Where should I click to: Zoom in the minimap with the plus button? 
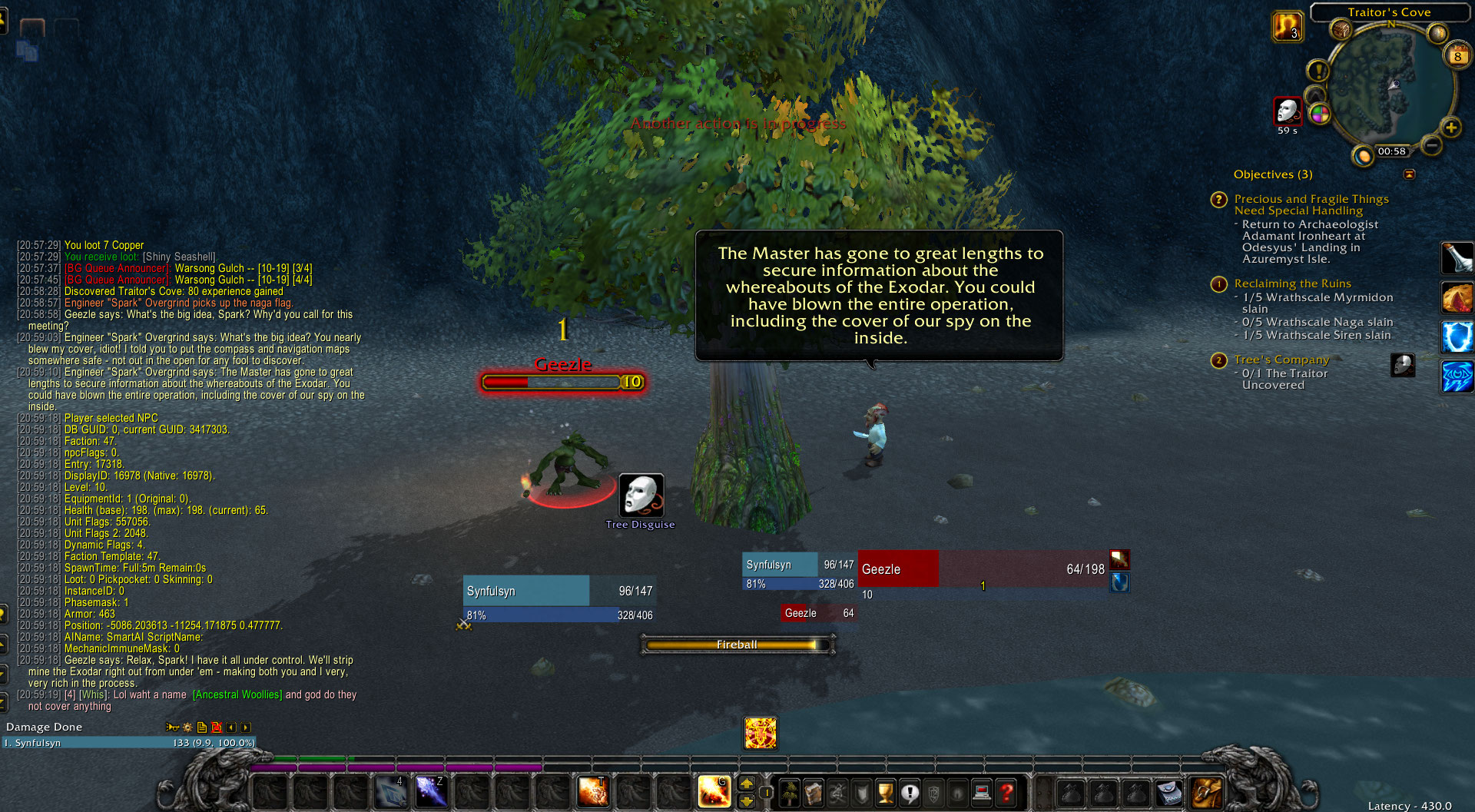tap(1451, 128)
